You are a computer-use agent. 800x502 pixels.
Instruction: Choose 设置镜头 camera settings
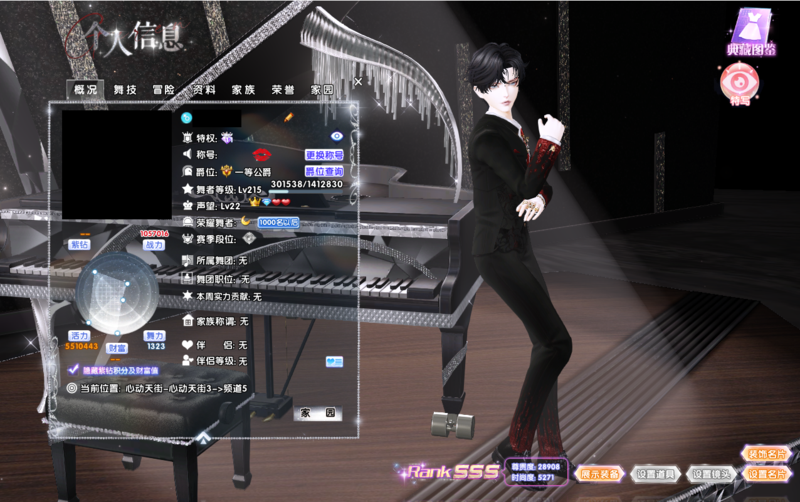pyautogui.click(x=712, y=473)
